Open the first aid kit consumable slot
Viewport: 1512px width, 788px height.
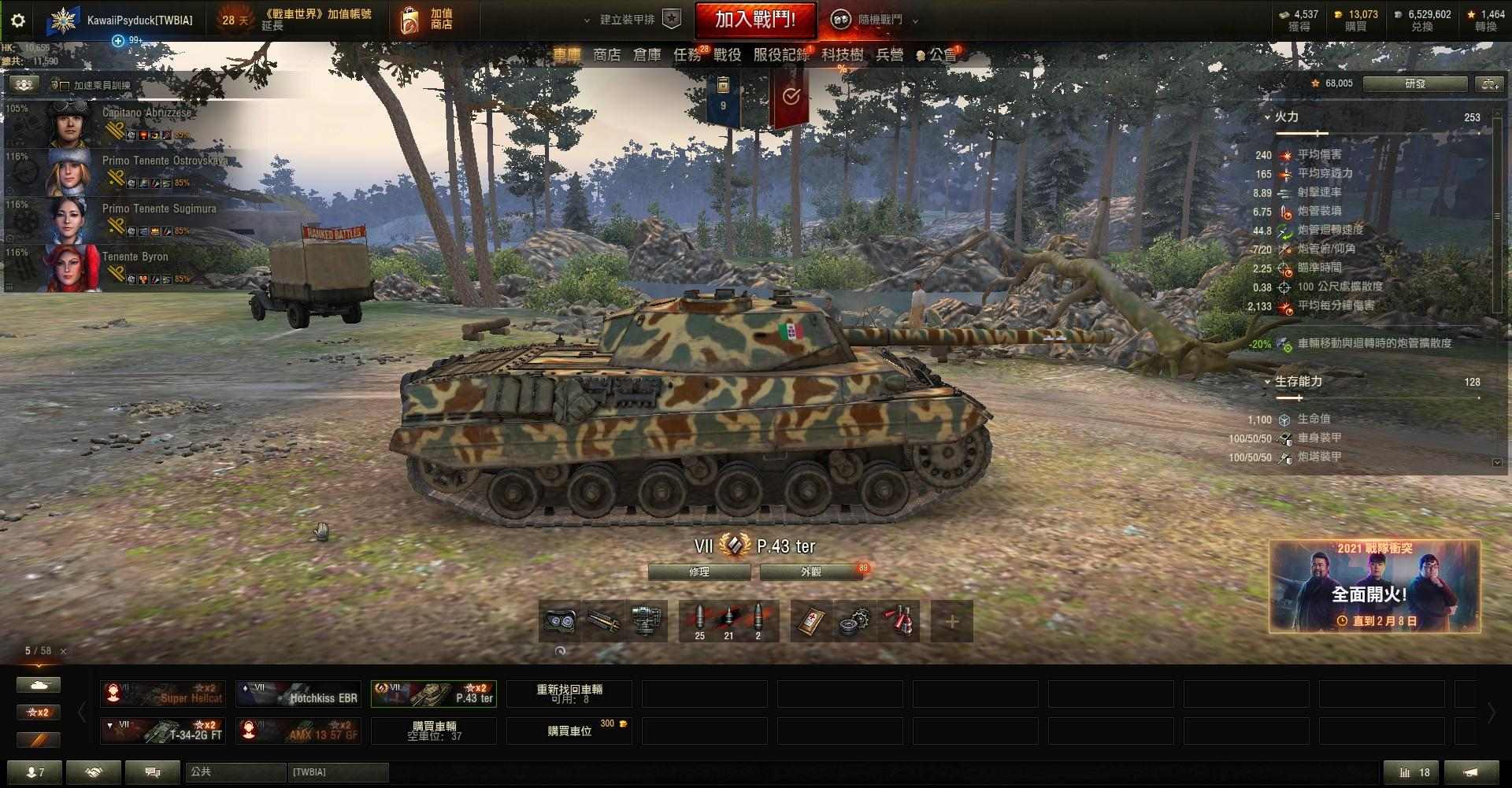tap(809, 620)
